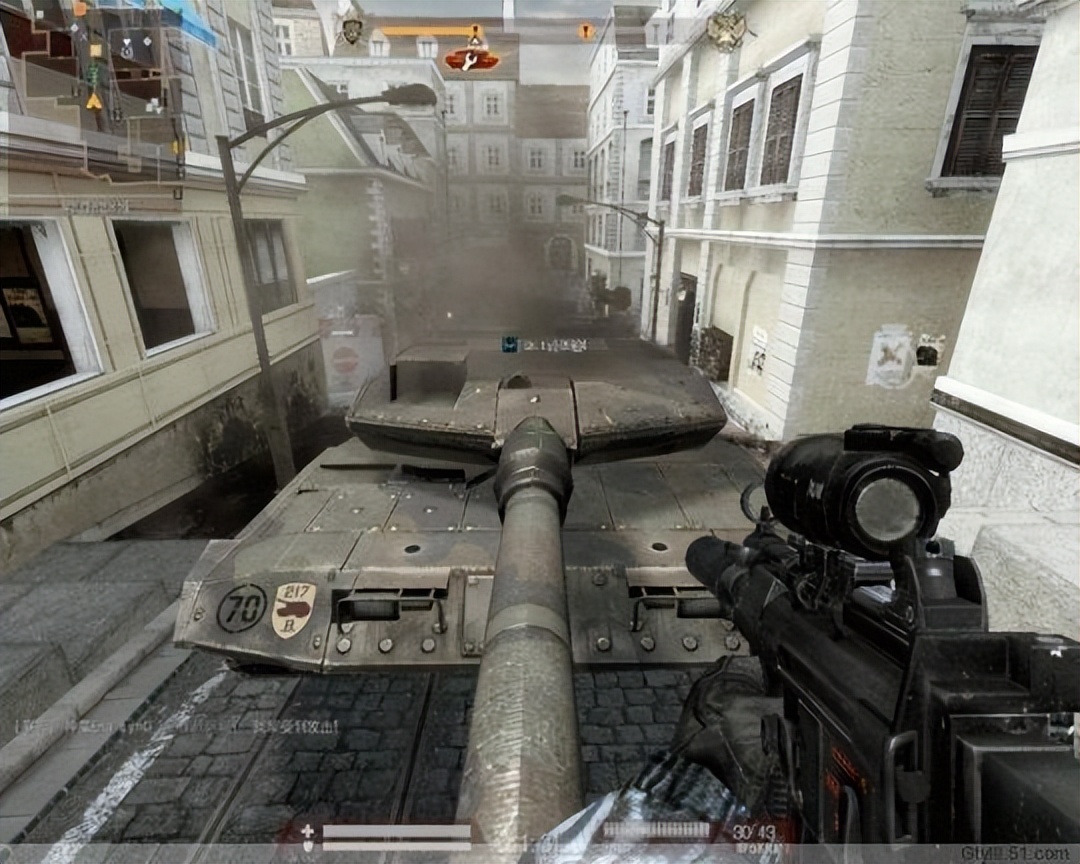This screenshot has width=1080, height=864.
Task: Select the tank repair wrench icon
Action: pos(472,60)
